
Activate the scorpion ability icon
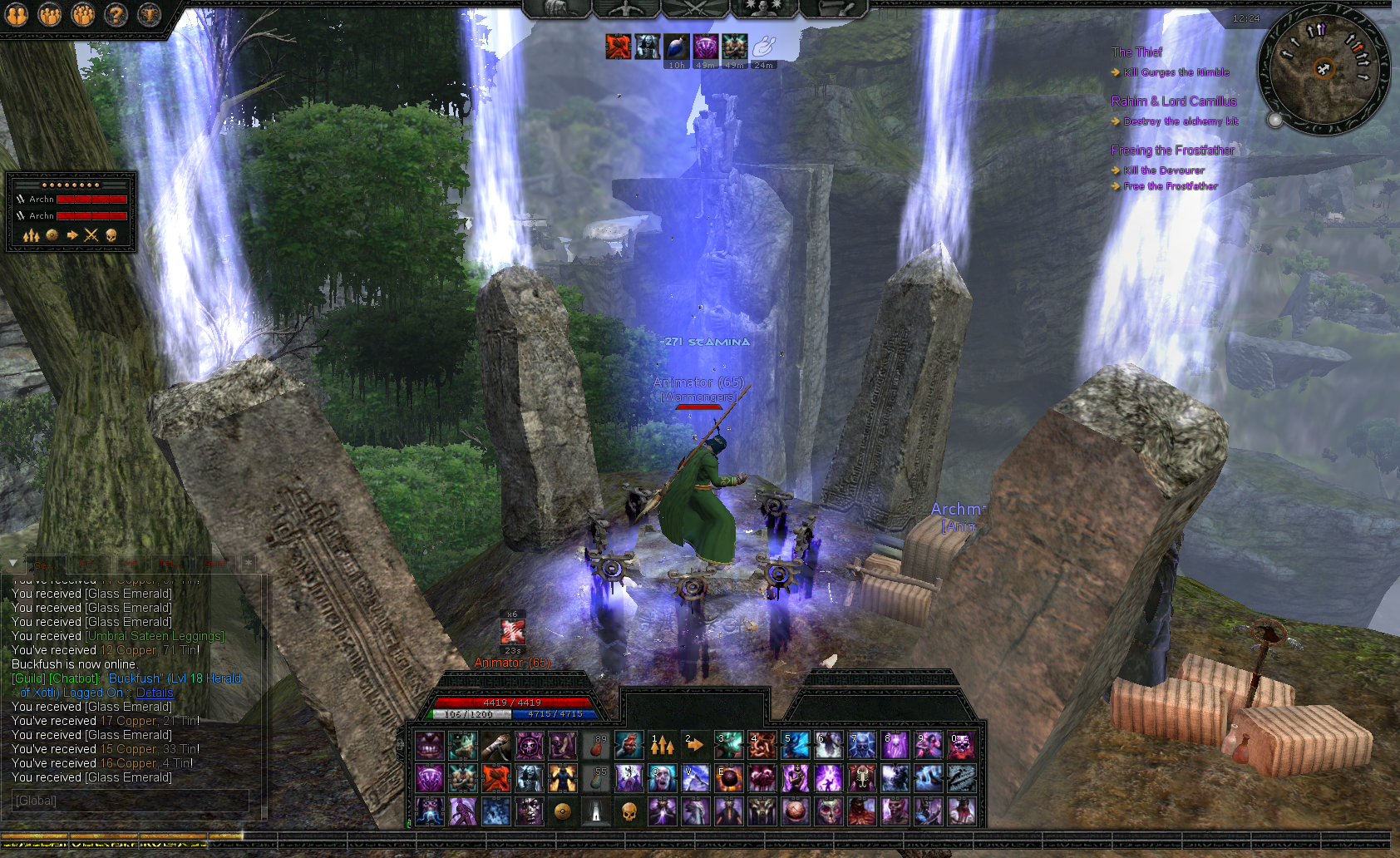[861, 779]
